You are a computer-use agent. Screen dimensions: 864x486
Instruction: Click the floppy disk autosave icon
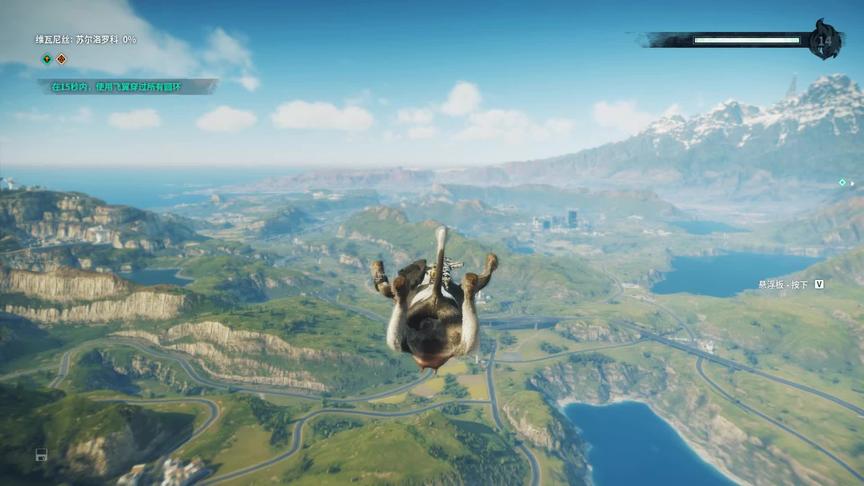click(41, 455)
